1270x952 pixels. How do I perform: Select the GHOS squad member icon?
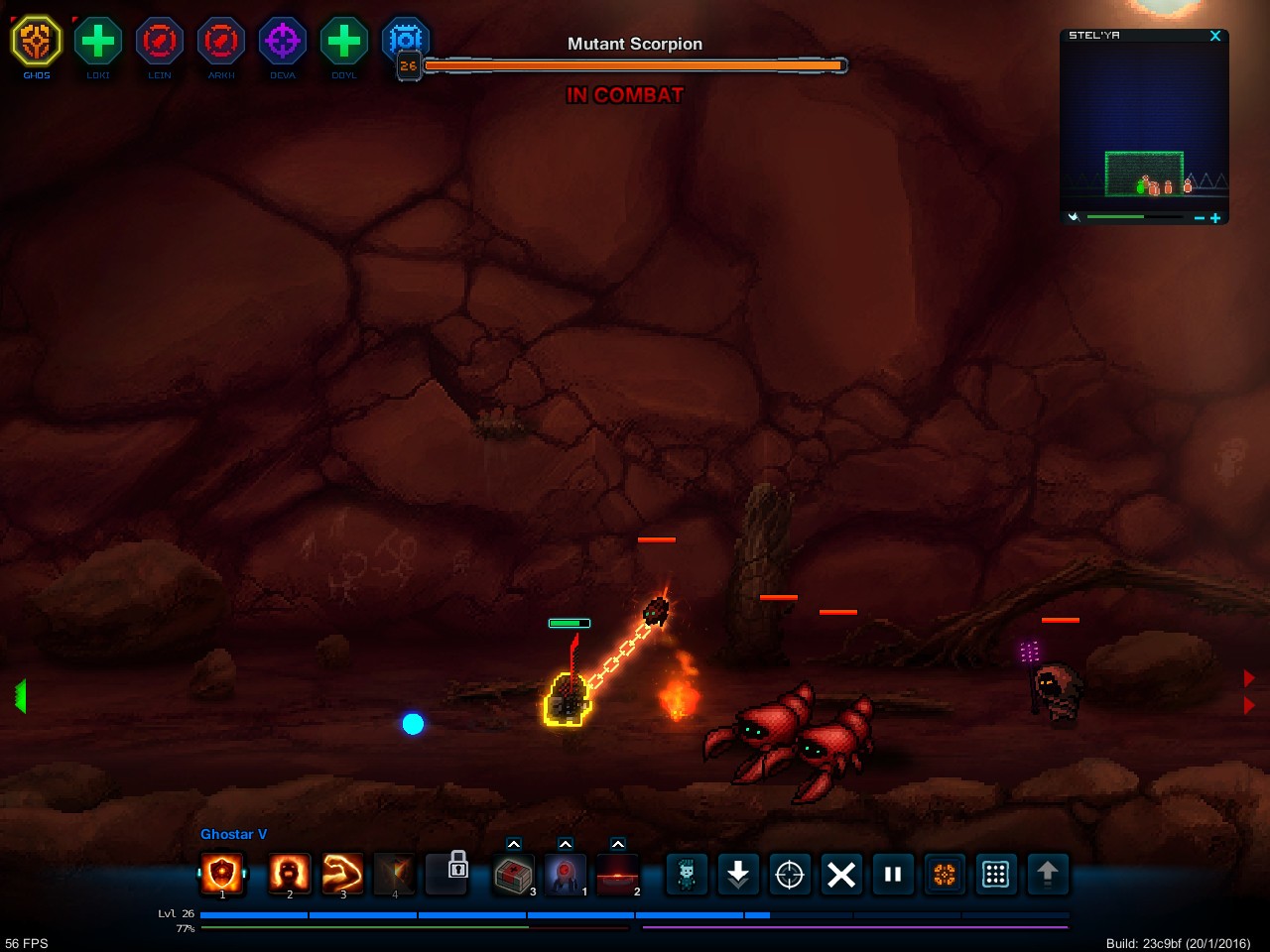tap(37, 42)
